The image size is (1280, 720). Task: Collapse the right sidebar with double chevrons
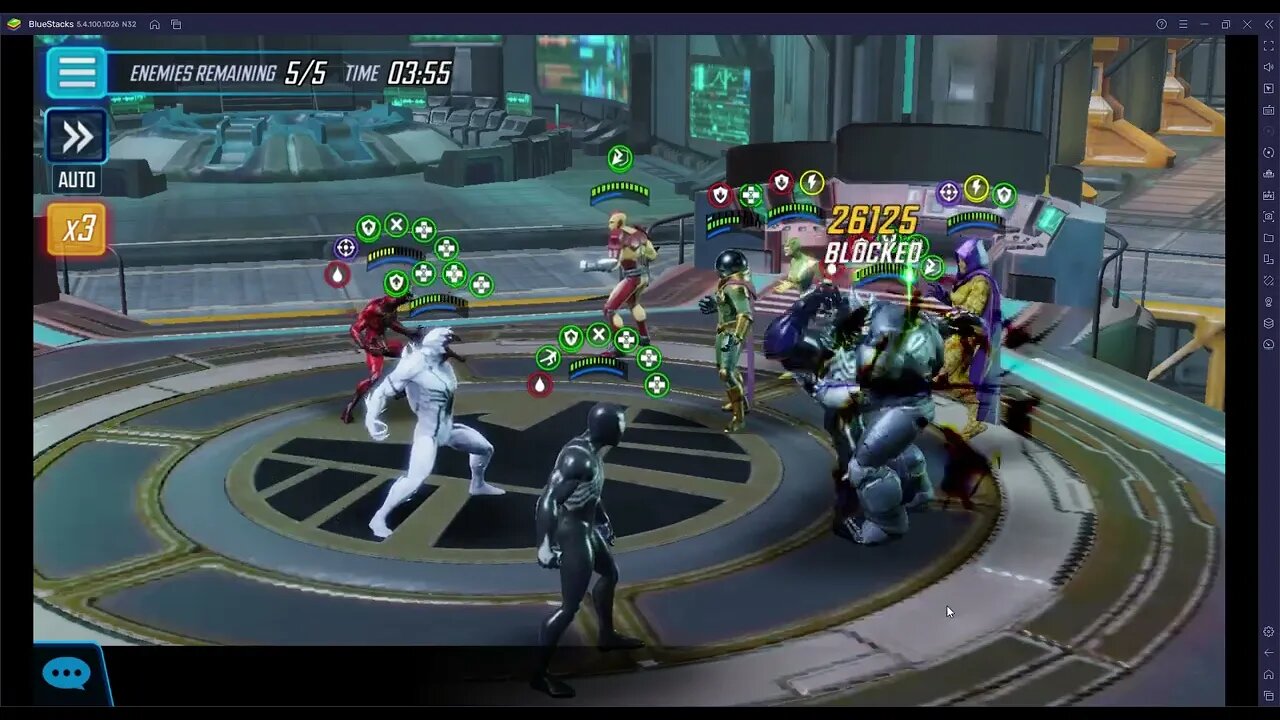pos(1269,23)
